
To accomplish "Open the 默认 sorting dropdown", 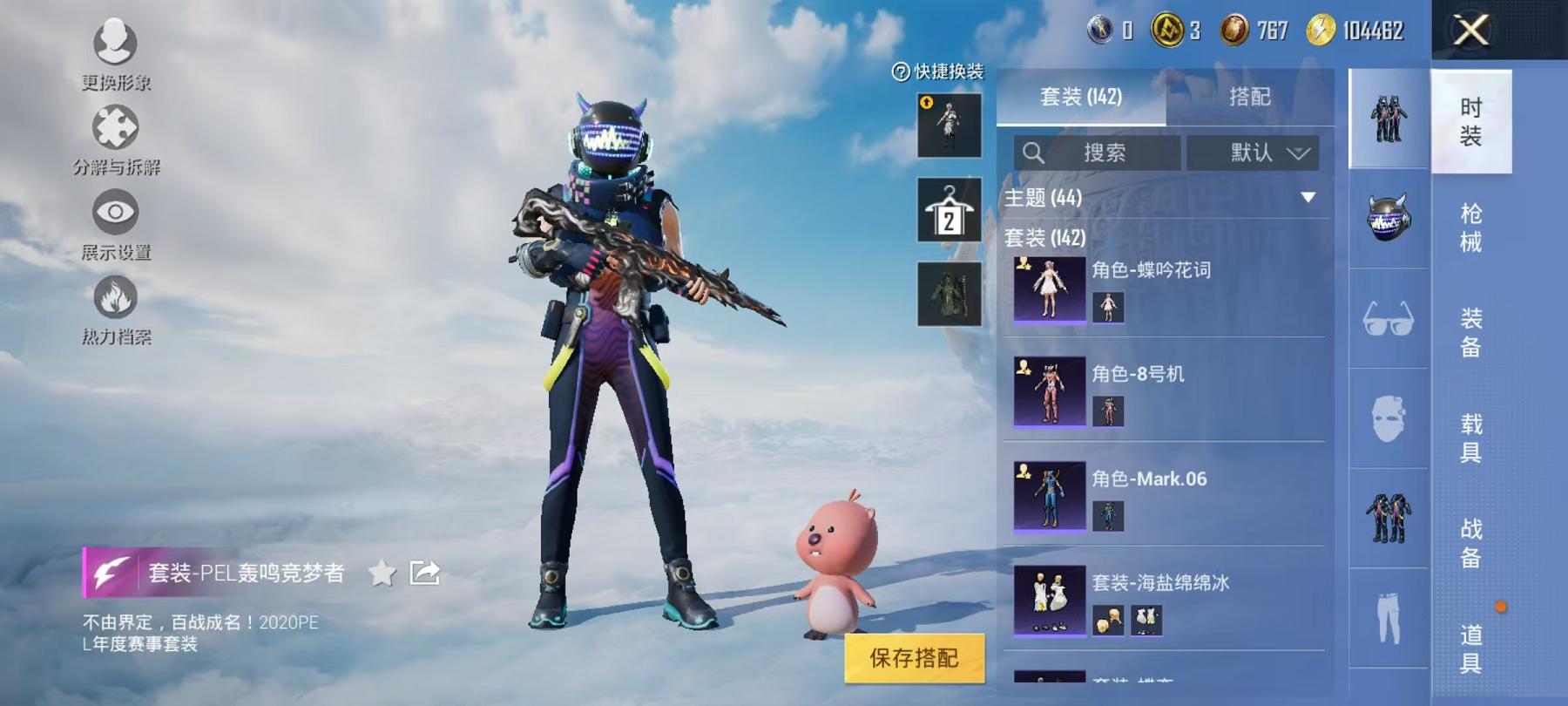I will pos(1256,153).
